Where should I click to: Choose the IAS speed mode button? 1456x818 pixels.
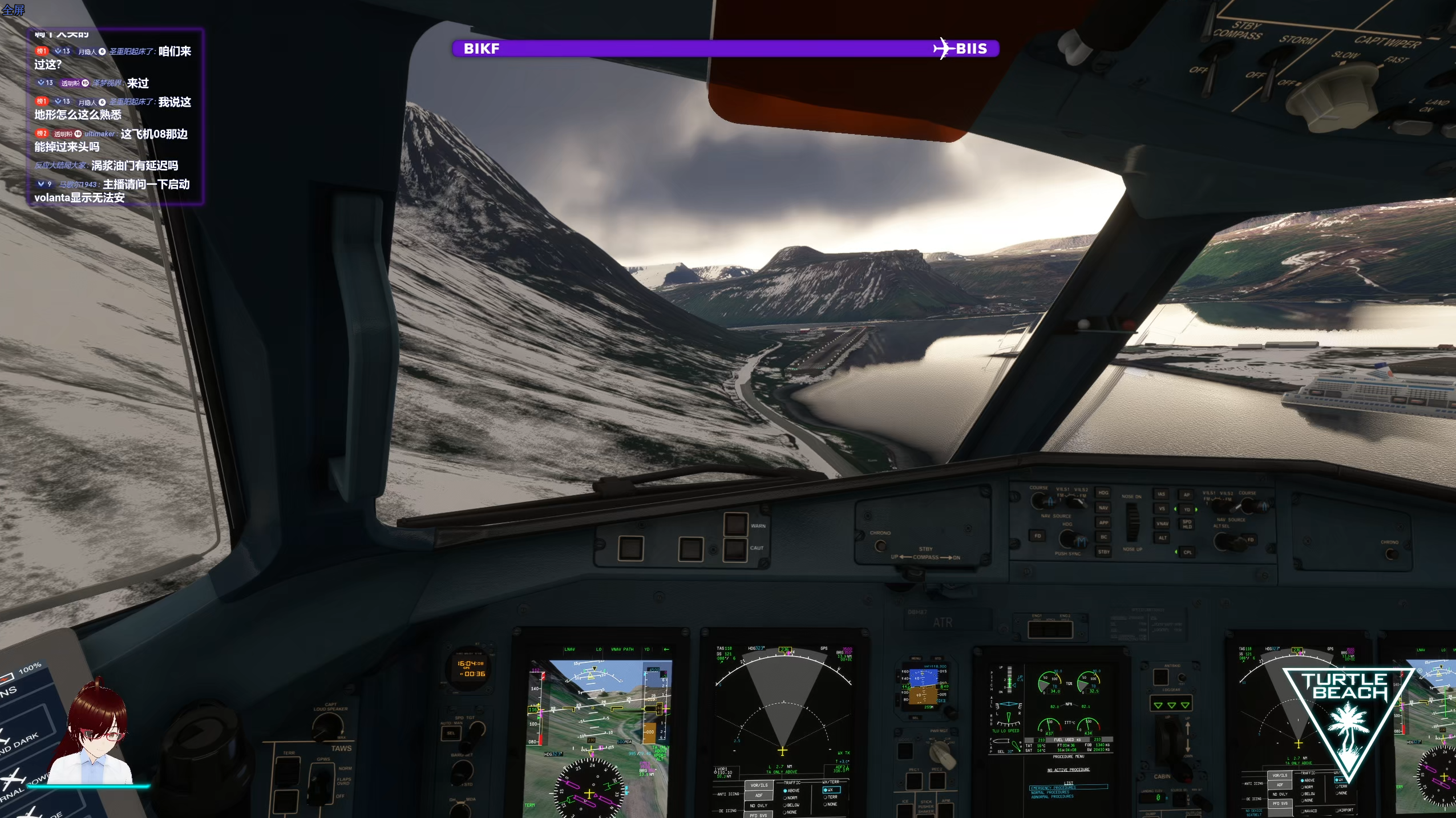1161,494
